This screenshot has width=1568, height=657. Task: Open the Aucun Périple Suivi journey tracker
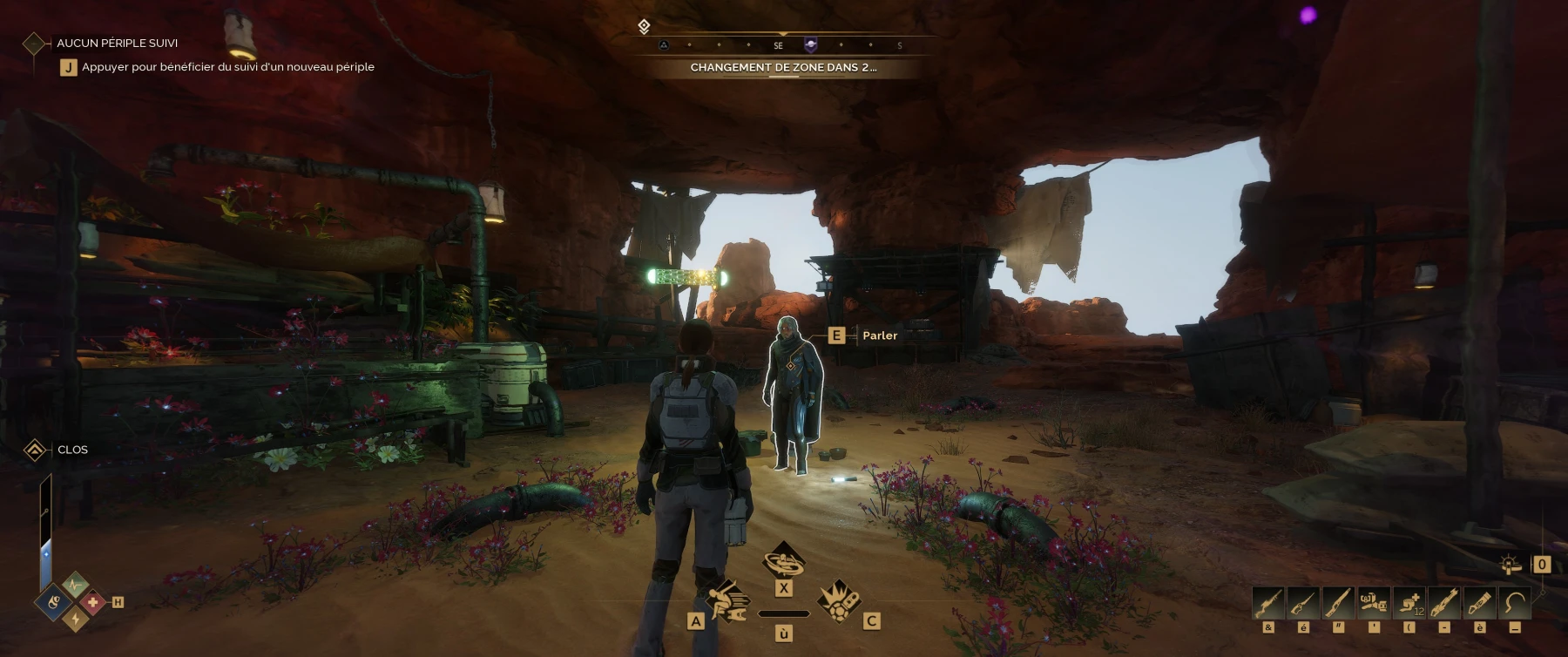tap(117, 43)
